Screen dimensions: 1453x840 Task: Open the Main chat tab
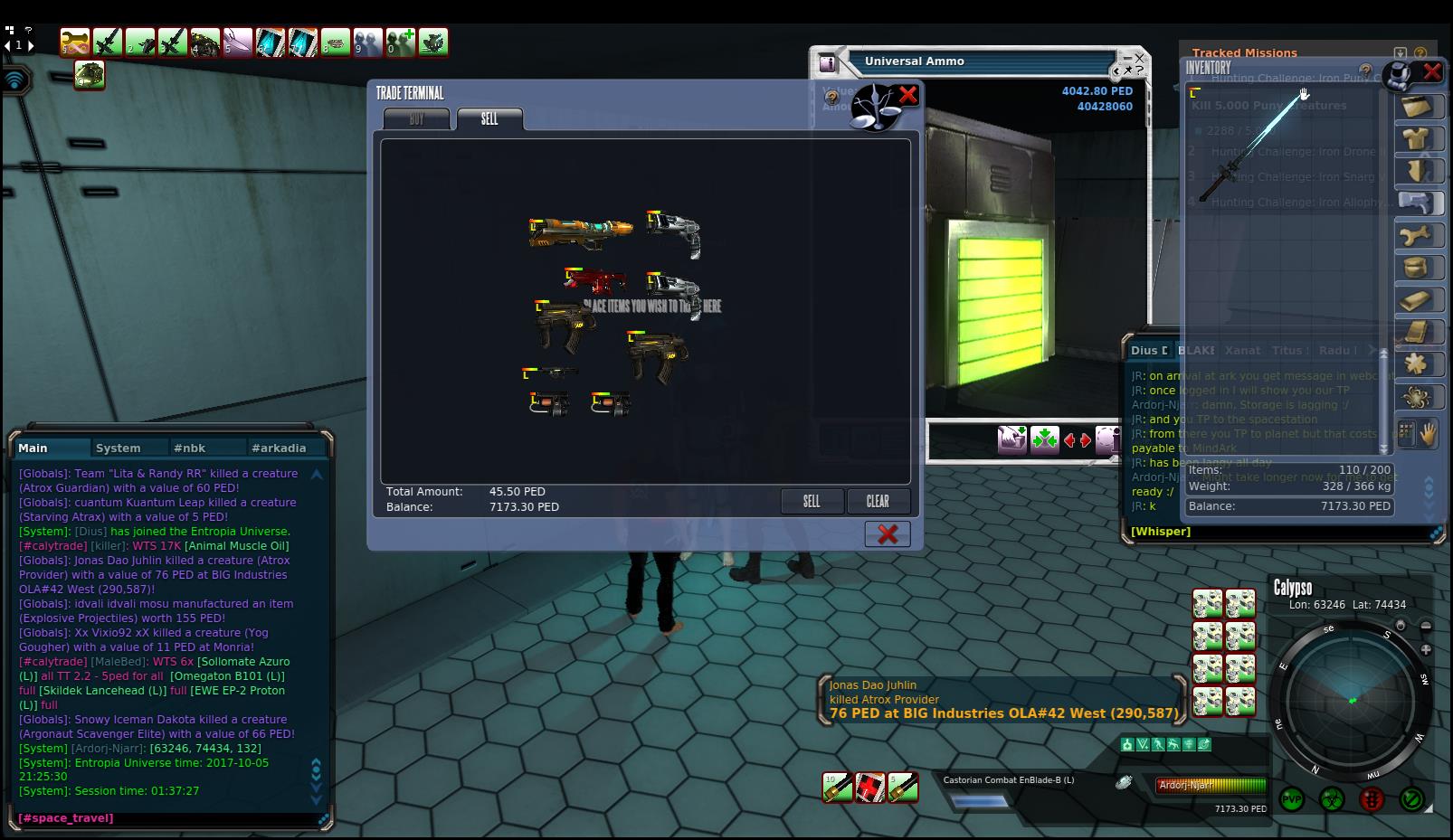33,448
